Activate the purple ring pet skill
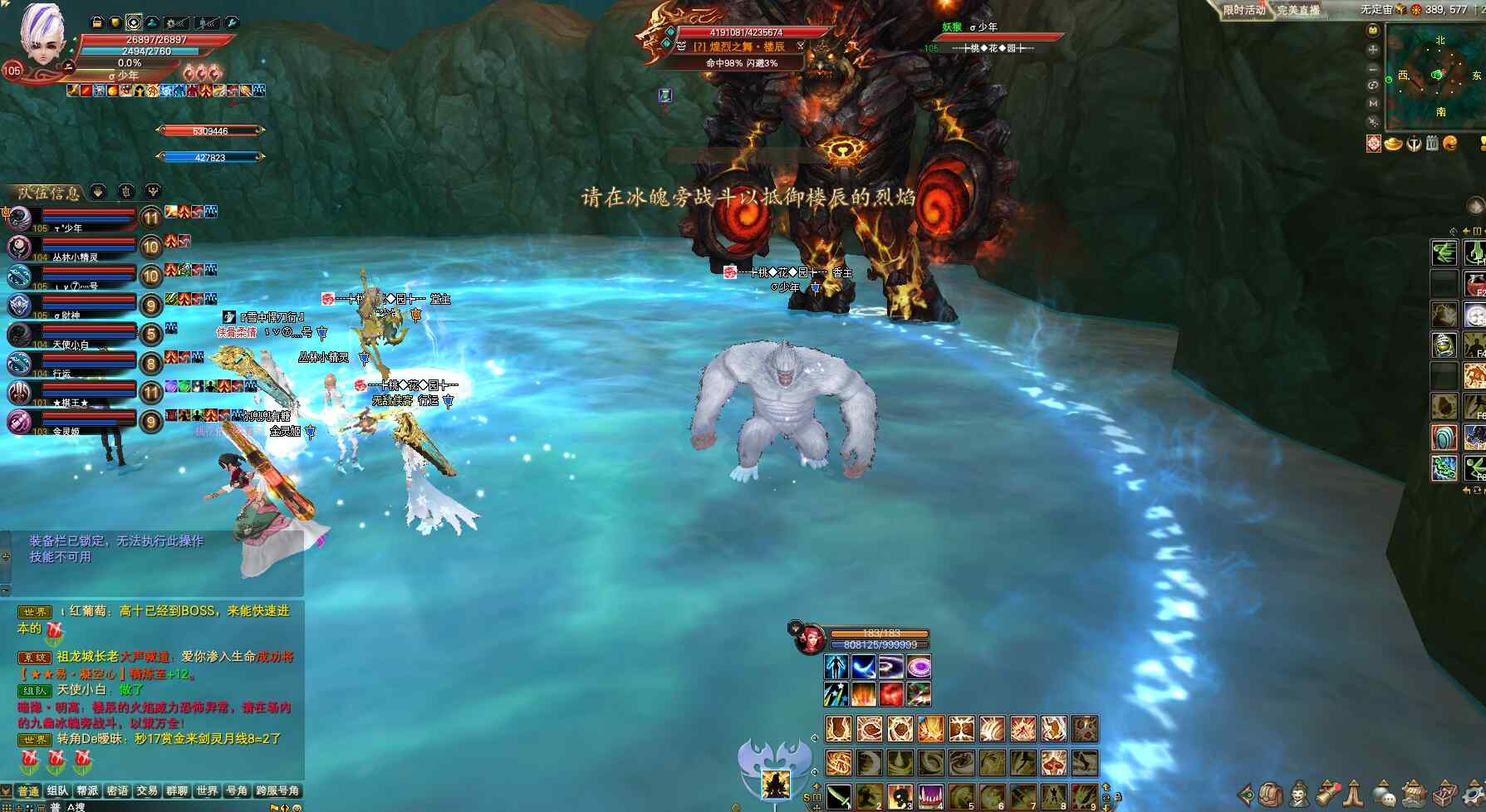This screenshot has height=812, width=1486. click(919, 667)
